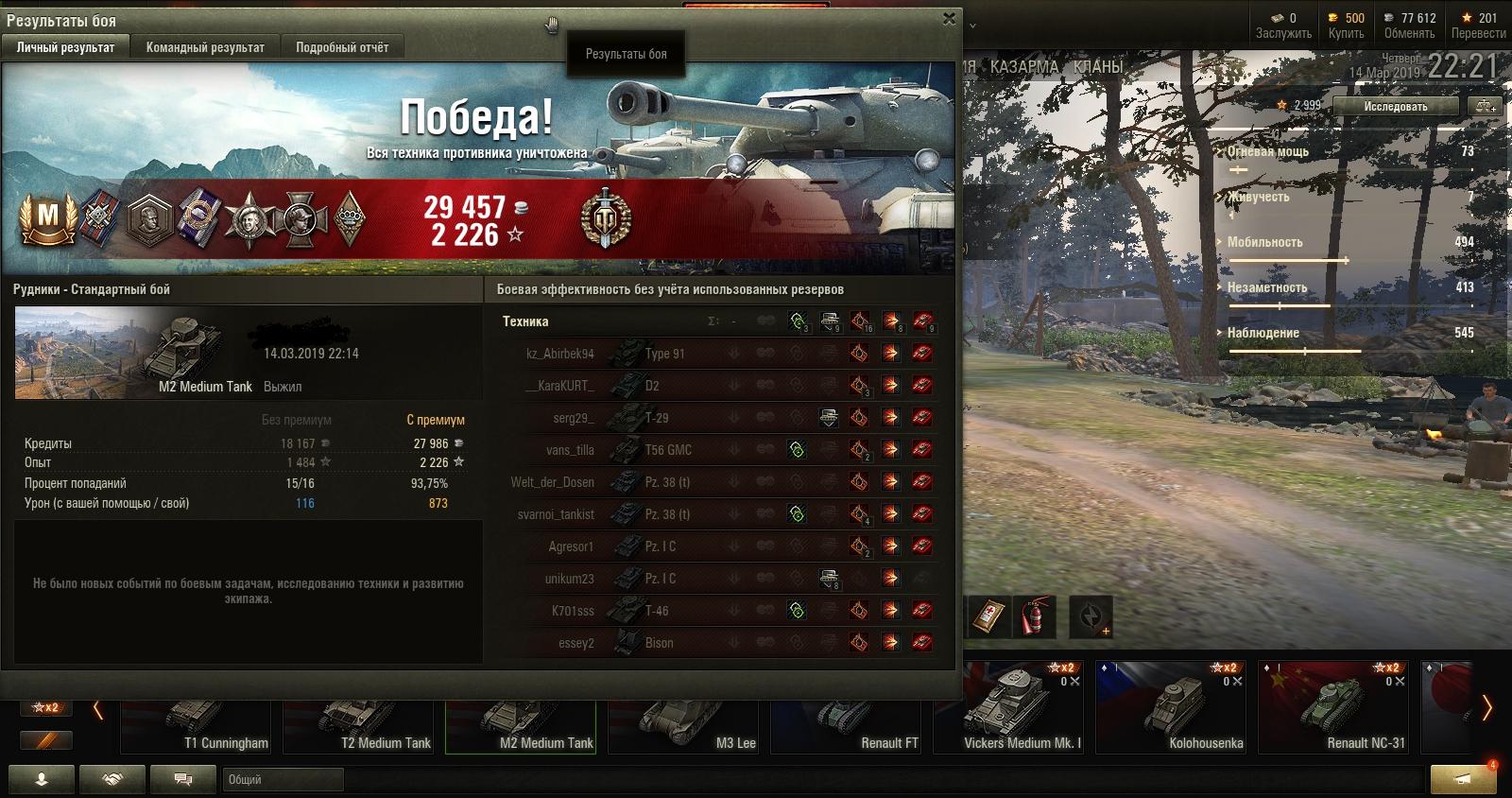The height and width of the screenshot is (798, 1512).
Task: Show next tanks with right carousel arrow
Action: [x=1486, y=707]
